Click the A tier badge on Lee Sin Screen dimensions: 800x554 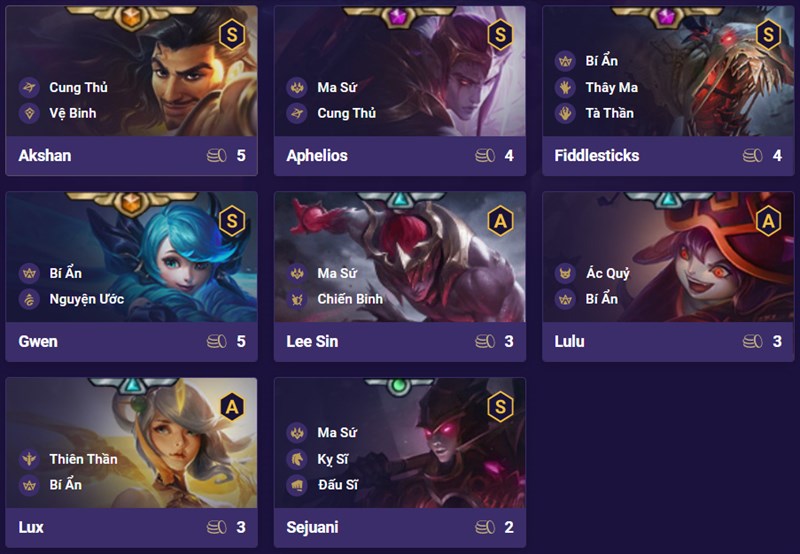point(499,220)
